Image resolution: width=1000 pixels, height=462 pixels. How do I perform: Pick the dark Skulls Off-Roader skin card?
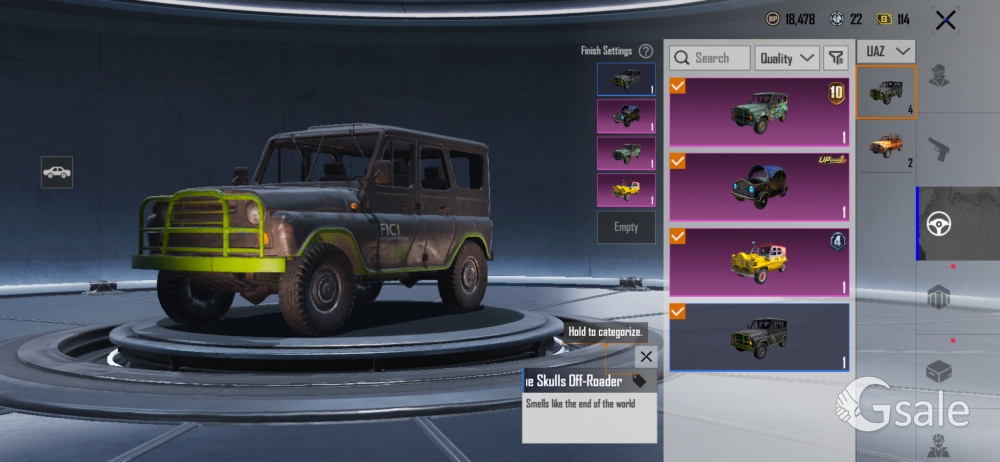click(x=759, y=337)
